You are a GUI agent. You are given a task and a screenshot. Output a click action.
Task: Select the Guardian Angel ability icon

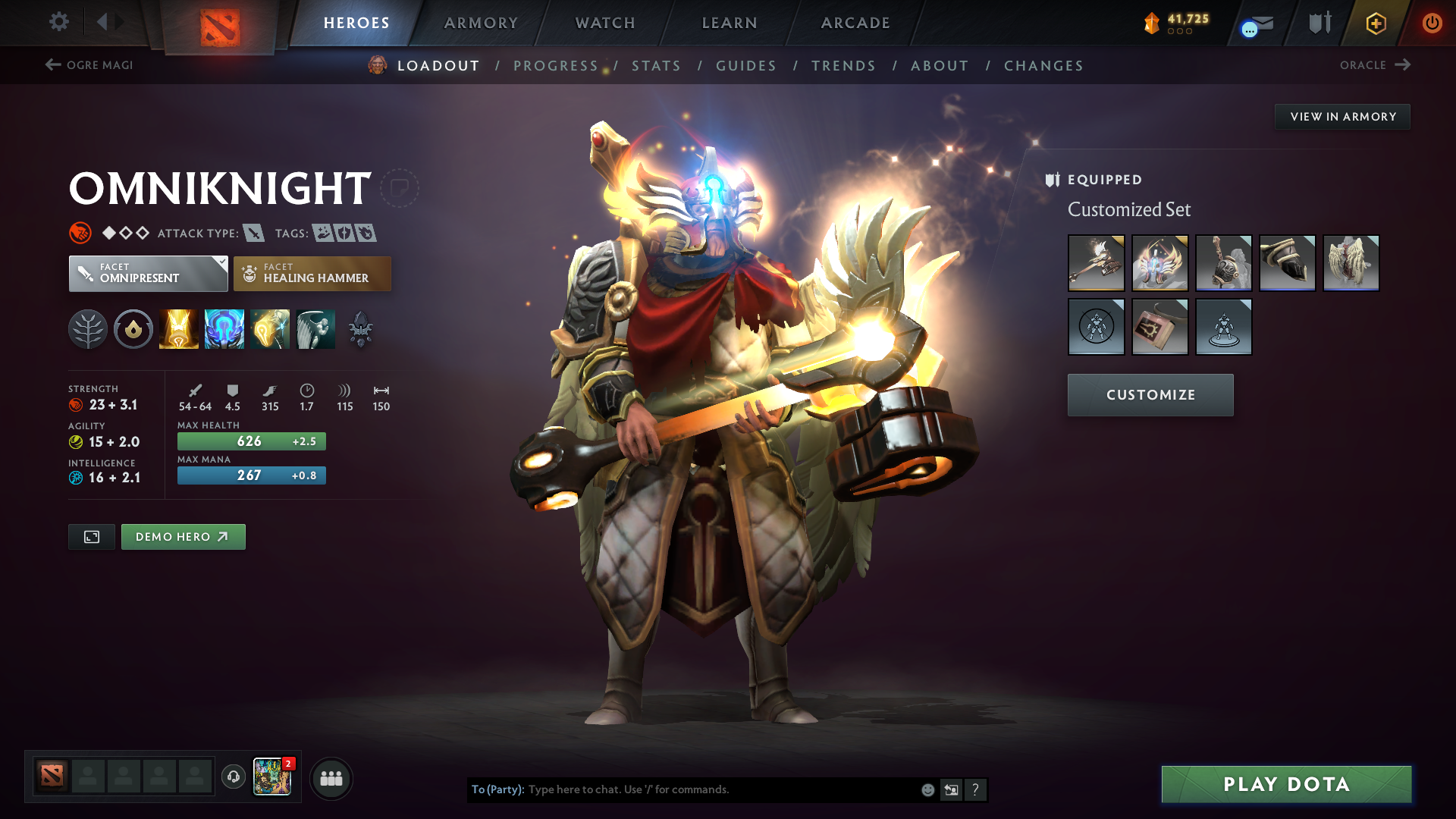pyautogui.click(x=315, y=328)
